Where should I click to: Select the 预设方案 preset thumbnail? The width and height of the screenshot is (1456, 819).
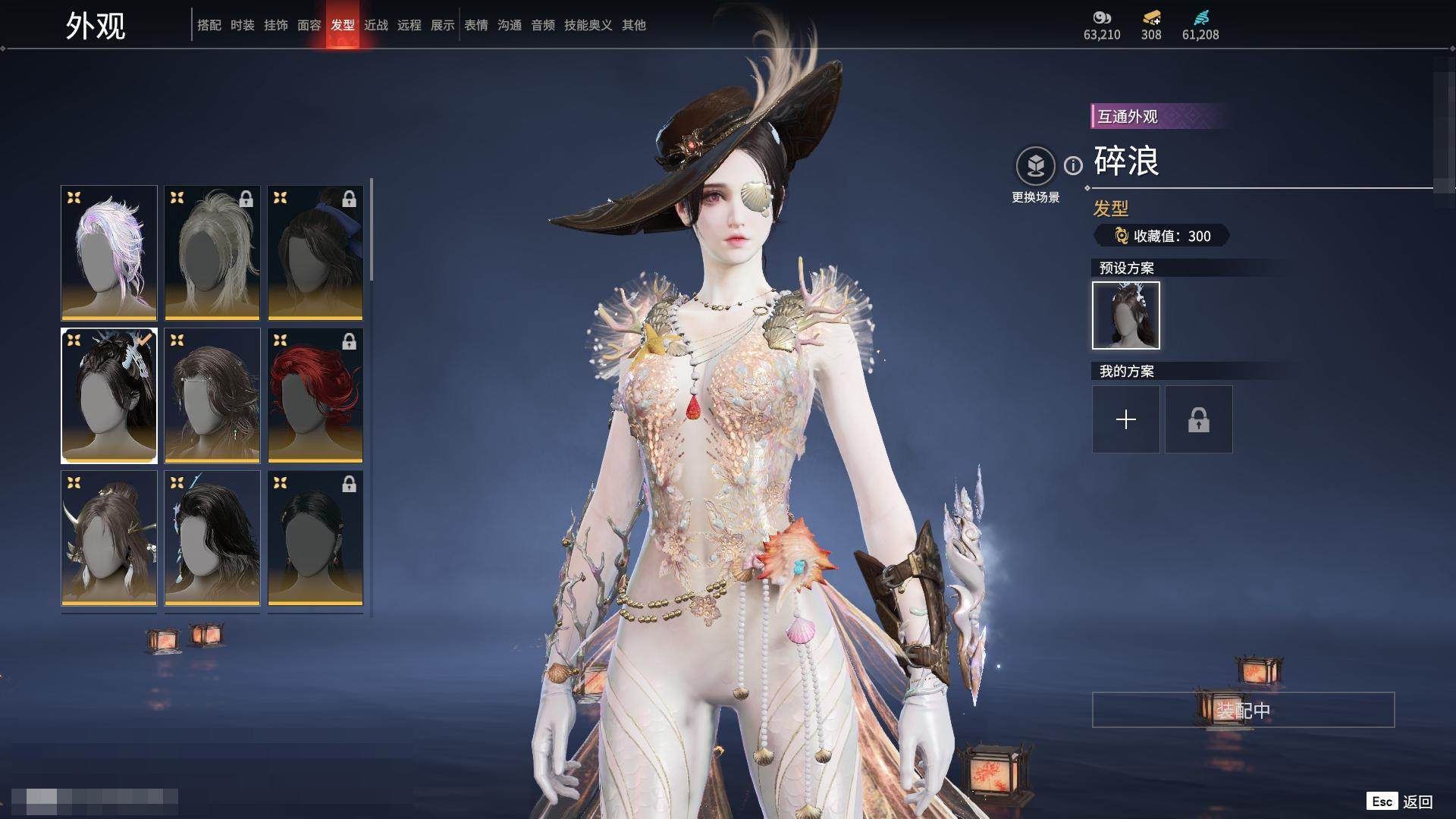tap(1125, 315)
